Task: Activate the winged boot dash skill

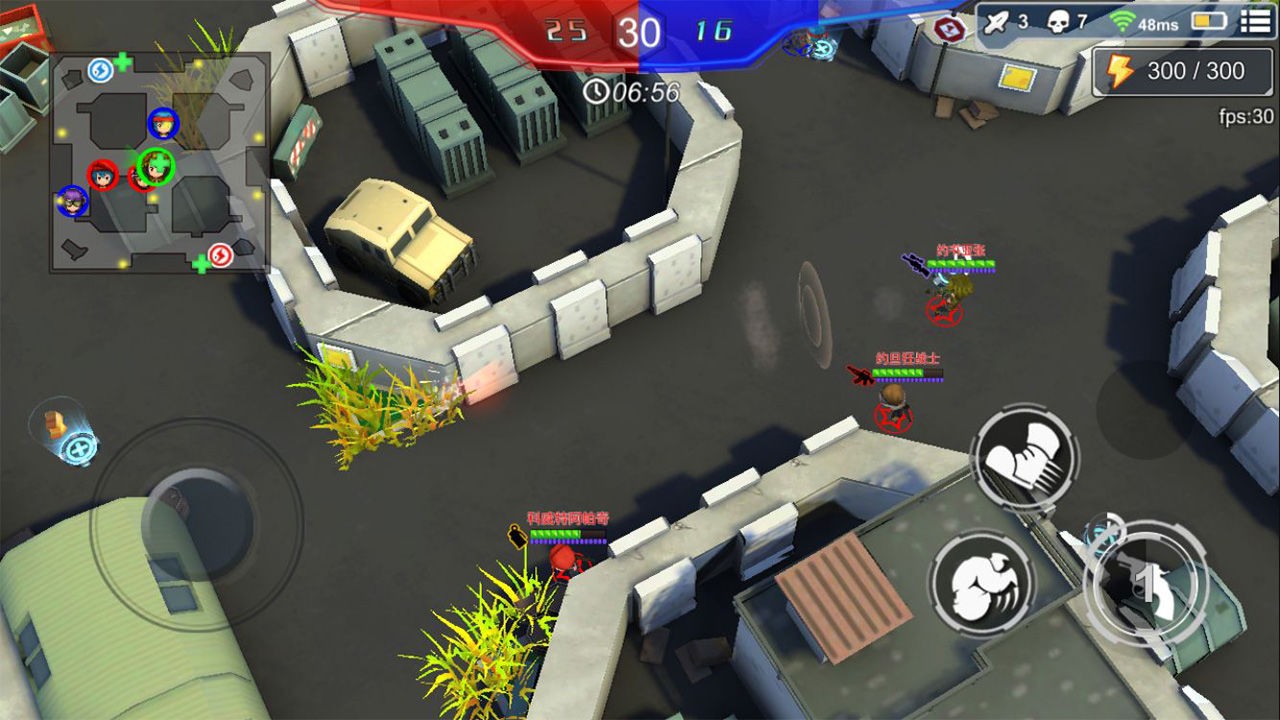Action: [x=1024, y=459]
